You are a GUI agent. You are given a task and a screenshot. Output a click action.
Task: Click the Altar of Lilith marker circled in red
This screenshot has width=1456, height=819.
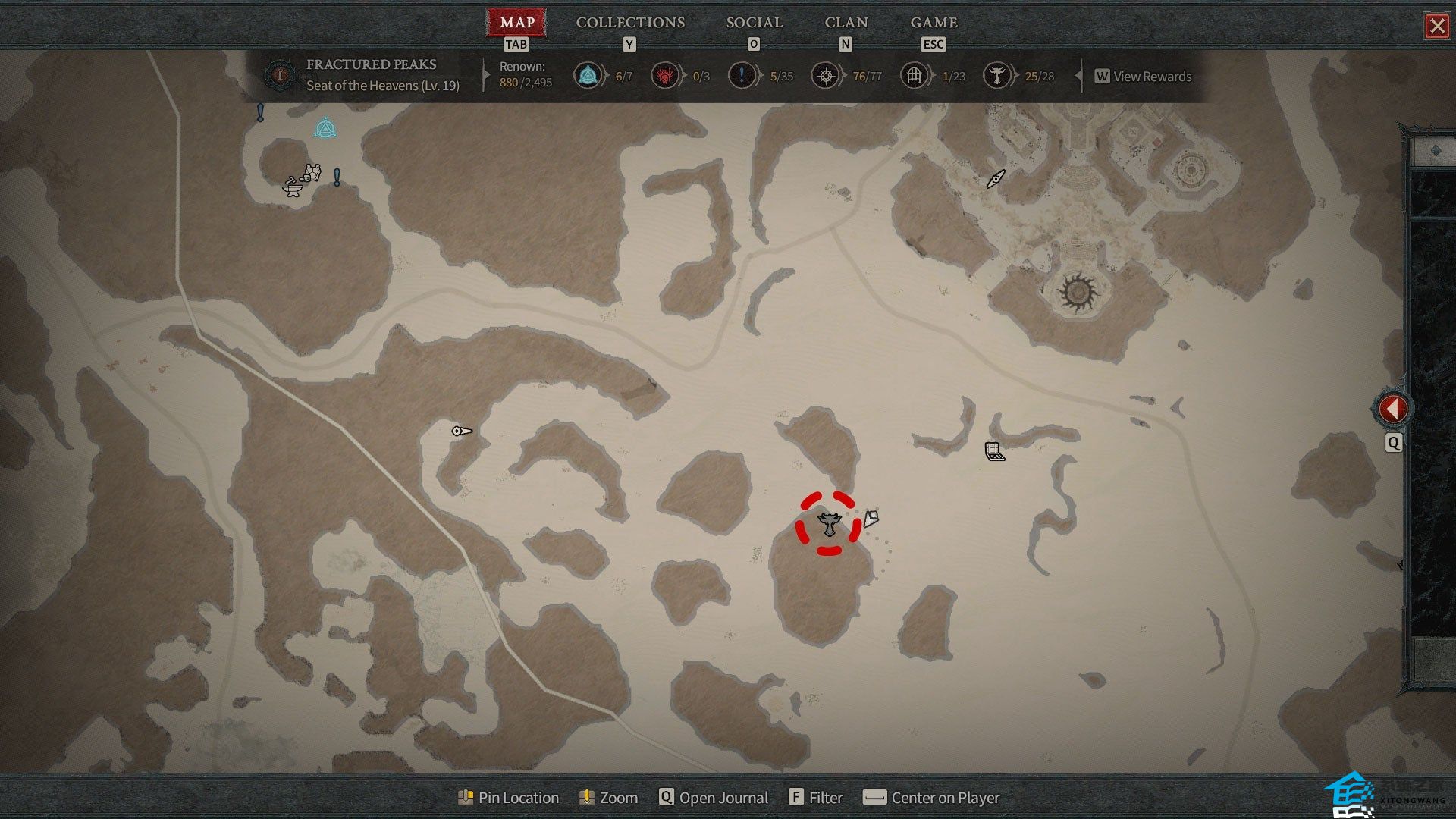[x=829, y=523]
